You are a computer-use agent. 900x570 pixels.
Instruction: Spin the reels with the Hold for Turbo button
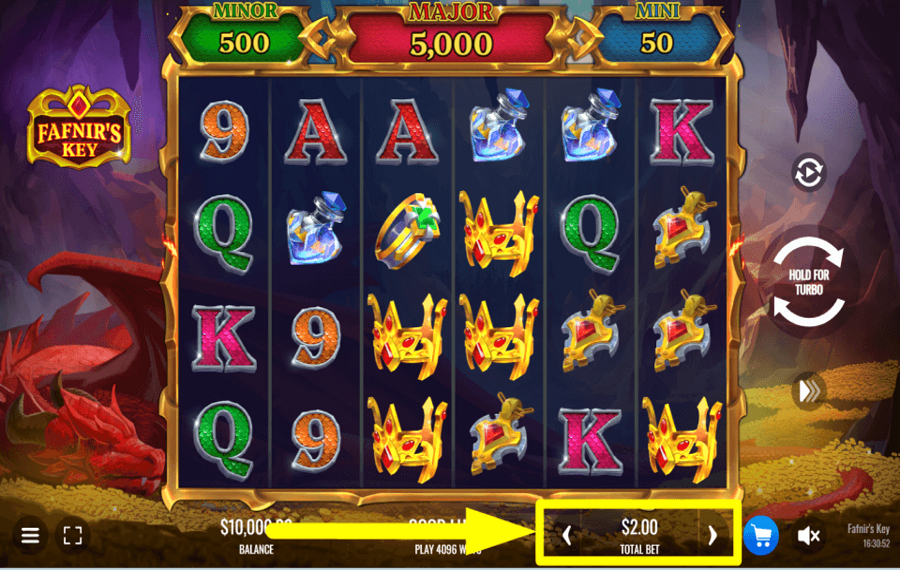click(809, 283)
